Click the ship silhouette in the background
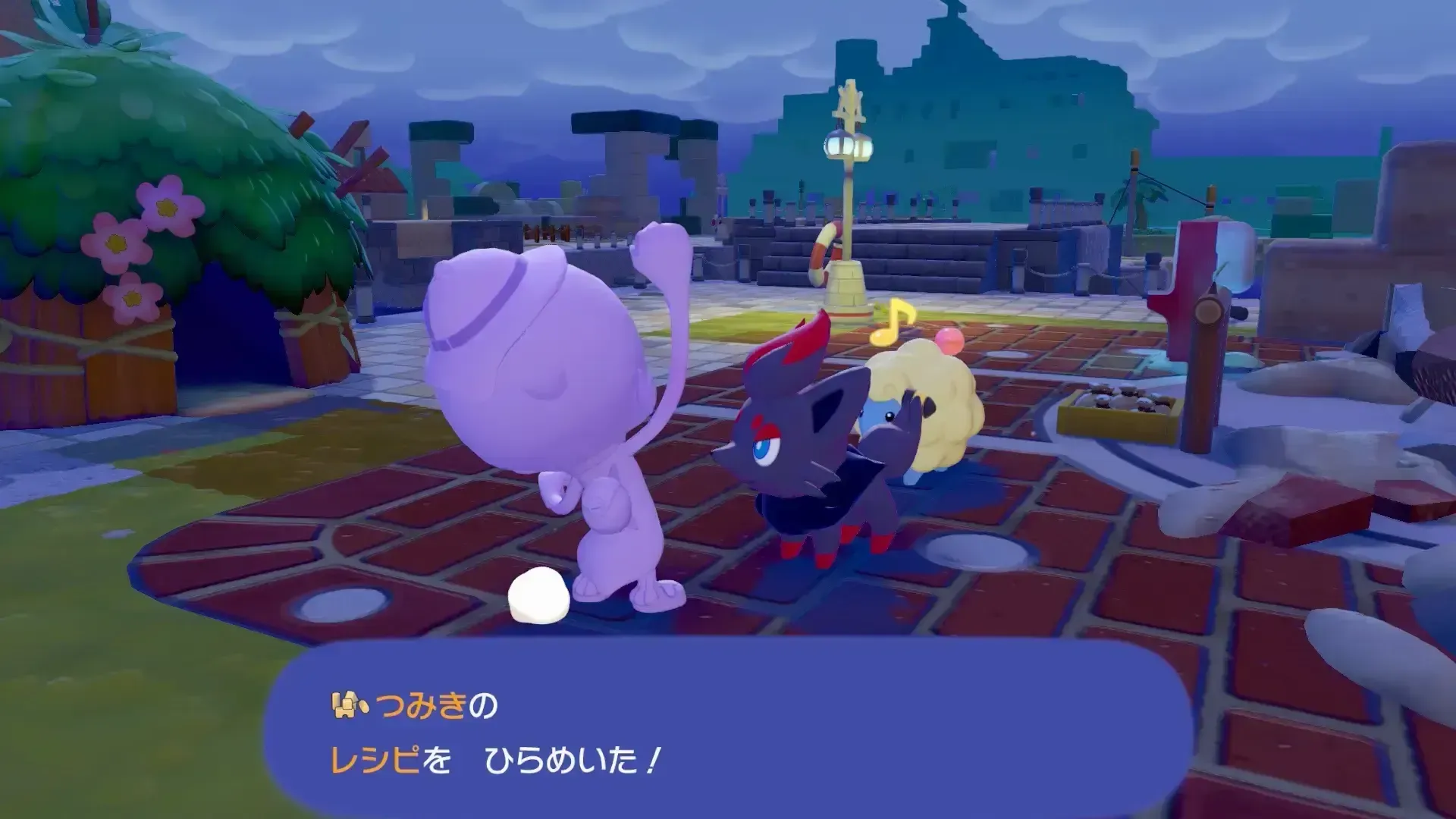This screenshot has height=819, width=1456. [x=948, y=99]
